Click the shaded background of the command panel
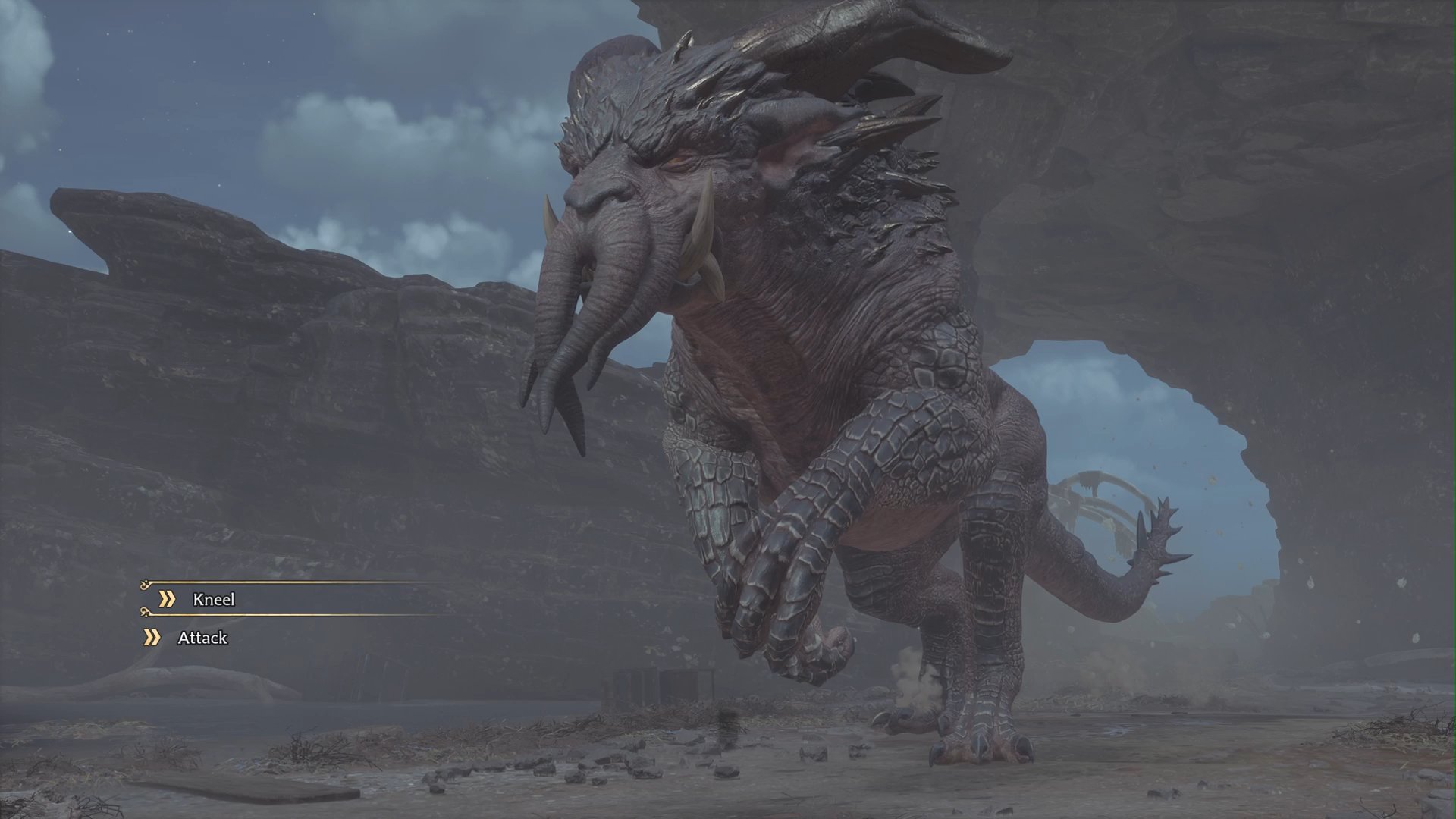Image resolution: width=1456 pixels, height=819 pixels. pyautogui.click(x=341, y=599)
